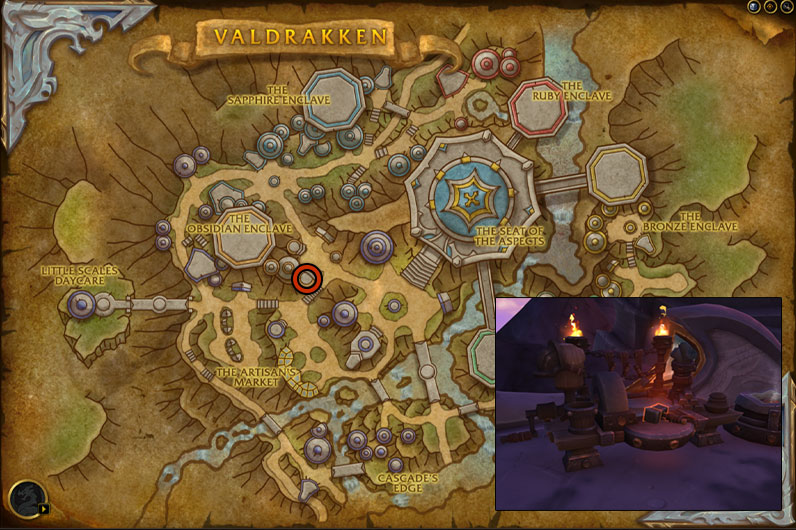Click the red circle map marker

pos(307,279)
